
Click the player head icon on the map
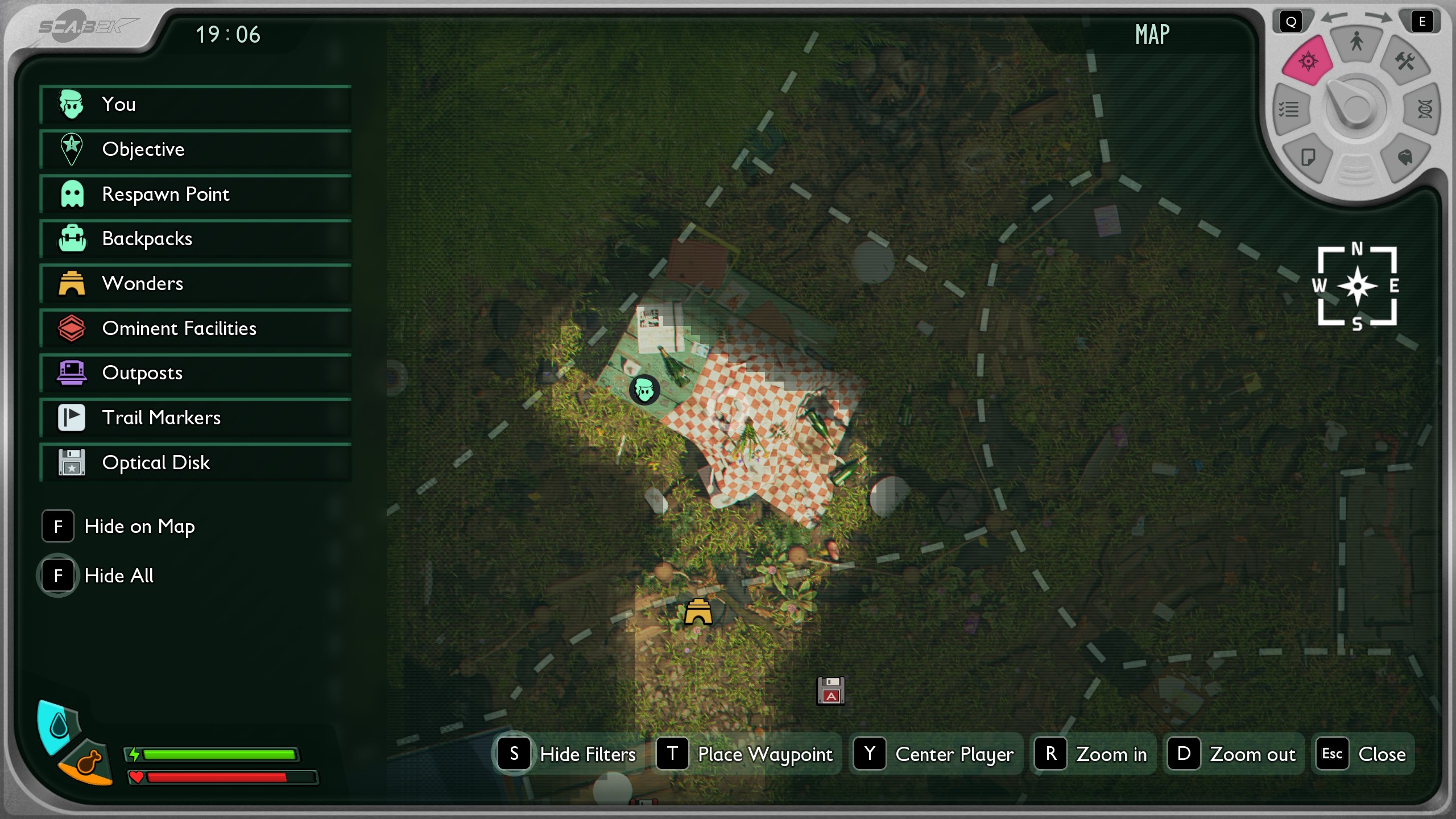click(x=644, y=390)
